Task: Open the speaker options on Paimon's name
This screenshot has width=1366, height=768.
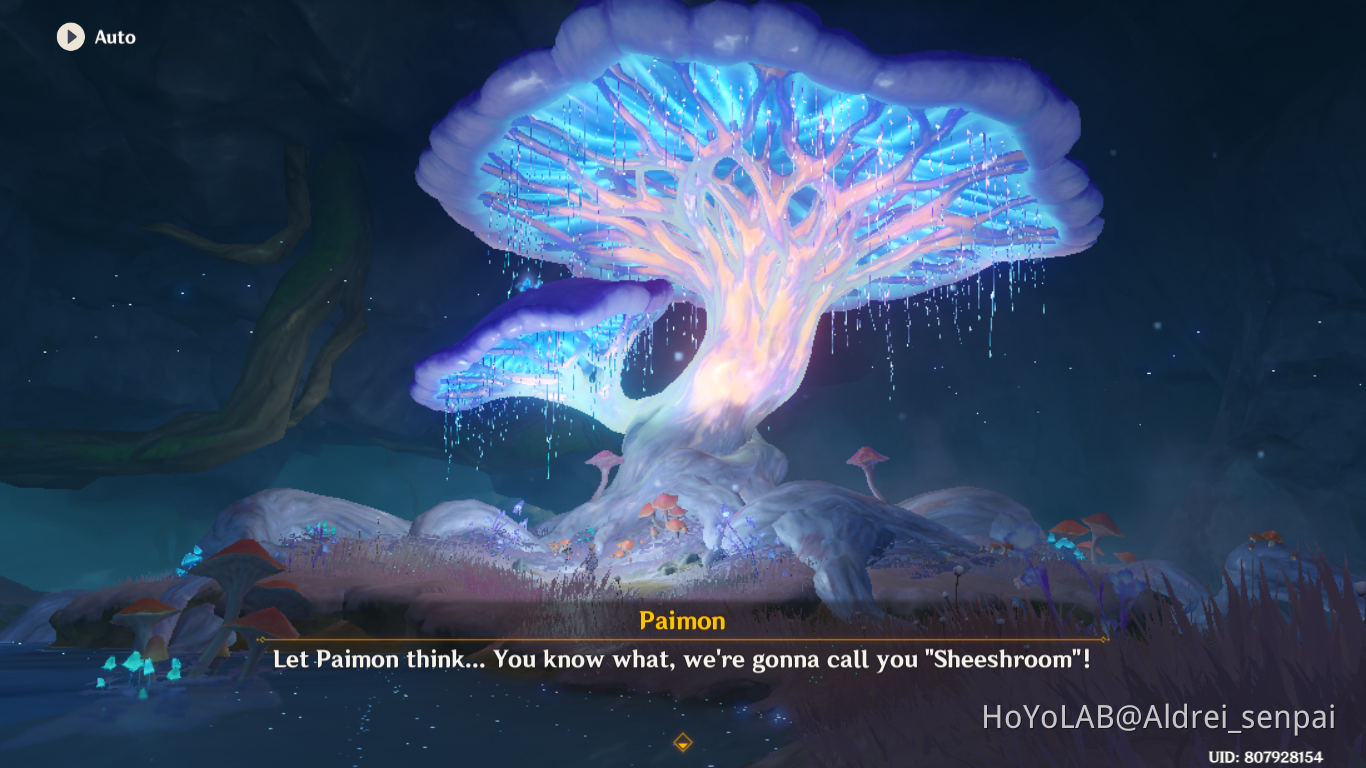Action: (685, 621)
